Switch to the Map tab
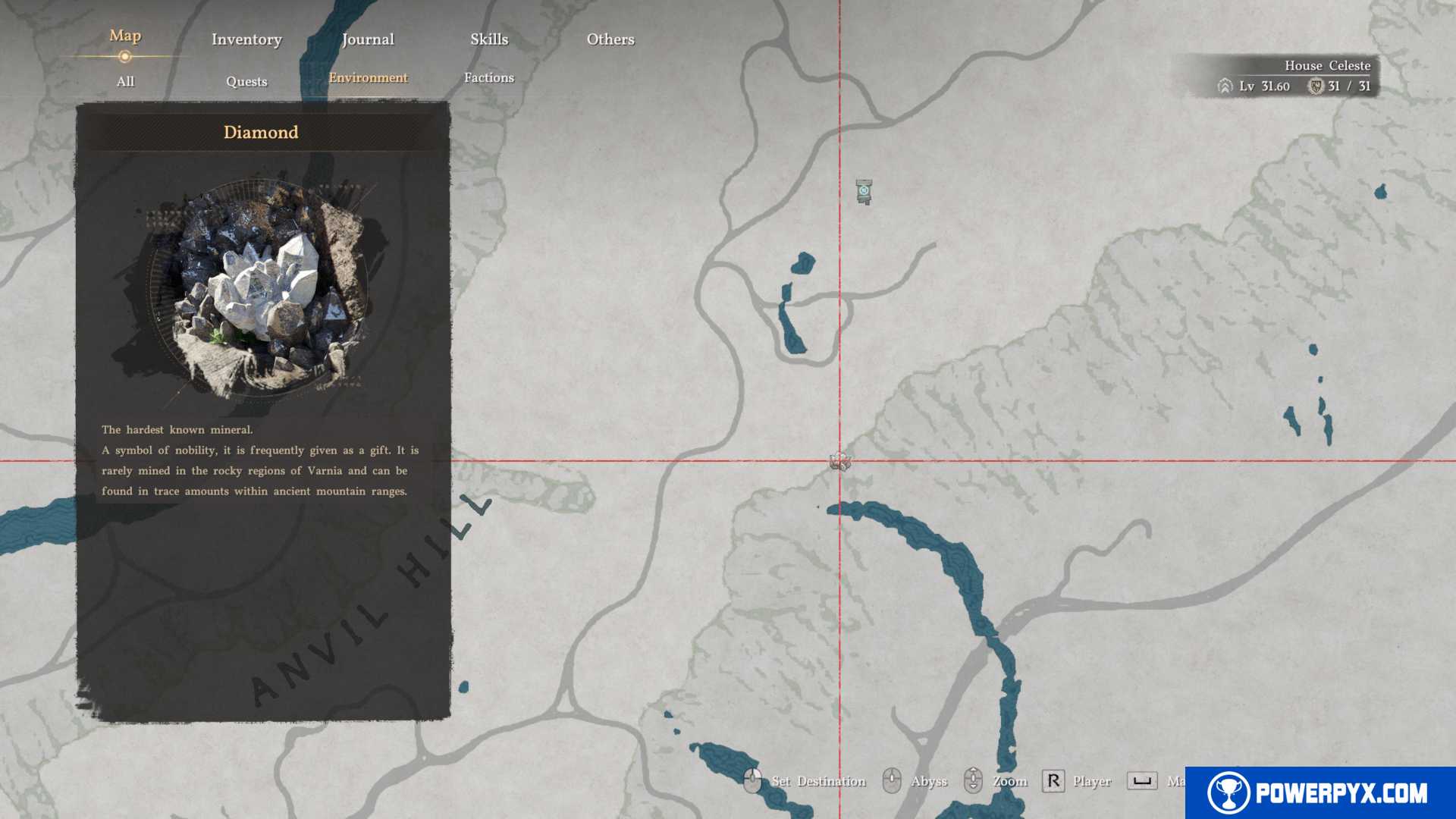 coord(125,36)
